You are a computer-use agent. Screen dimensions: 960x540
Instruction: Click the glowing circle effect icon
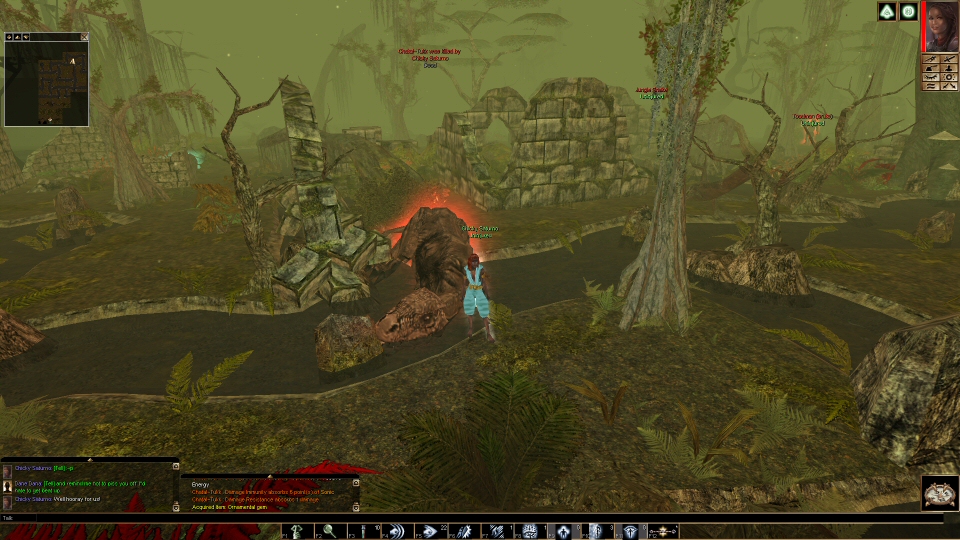coord(908,12)
